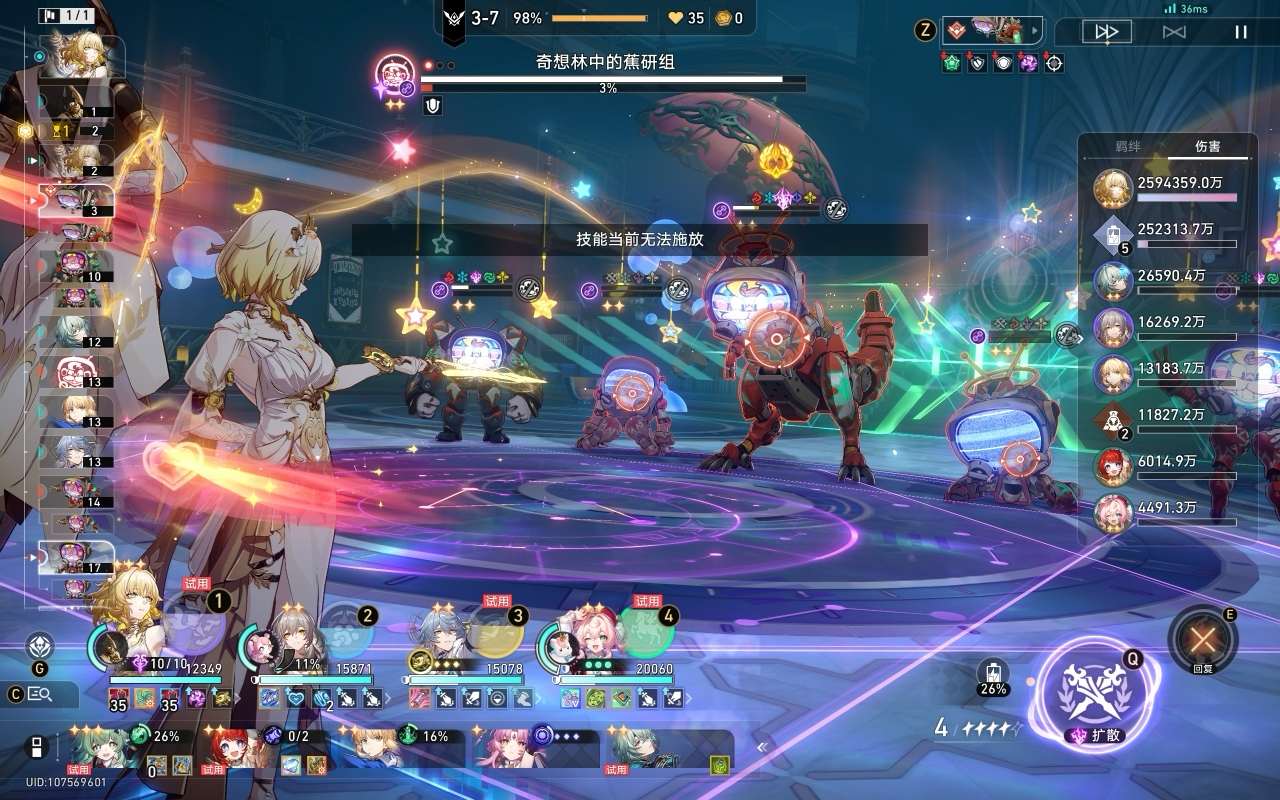The image size is (1280, 800).
Task: Click the diamond emblem button above G
Action: 40,645
